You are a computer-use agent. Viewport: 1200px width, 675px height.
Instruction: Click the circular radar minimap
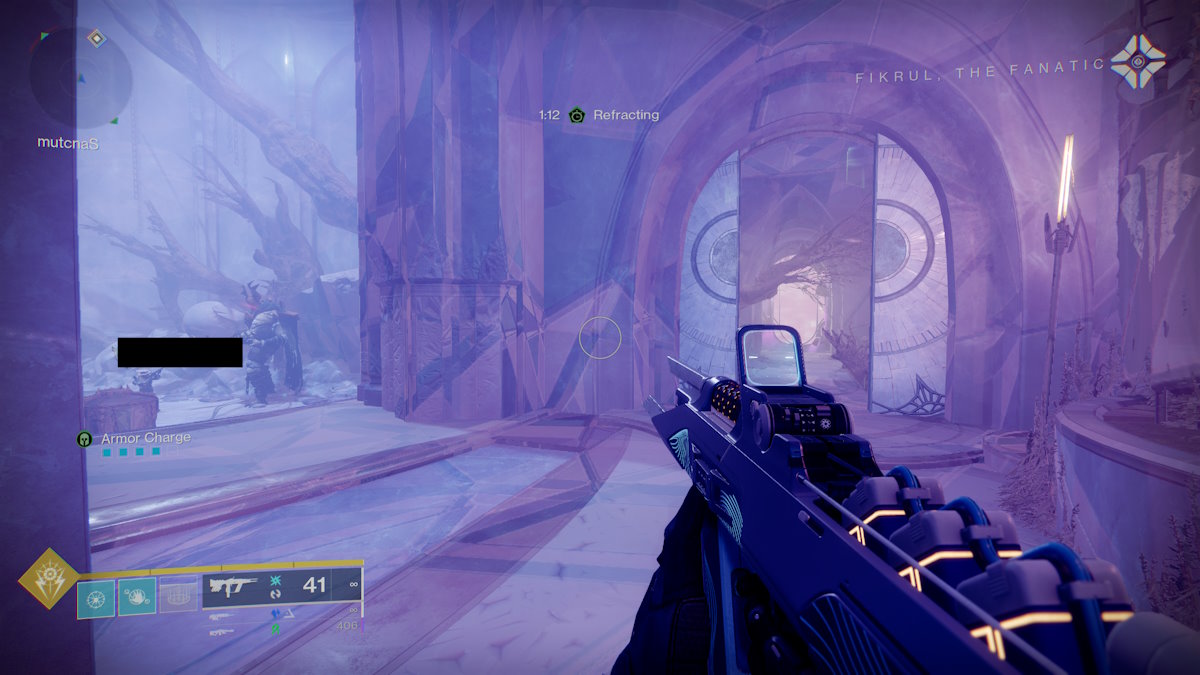(80, 78)
